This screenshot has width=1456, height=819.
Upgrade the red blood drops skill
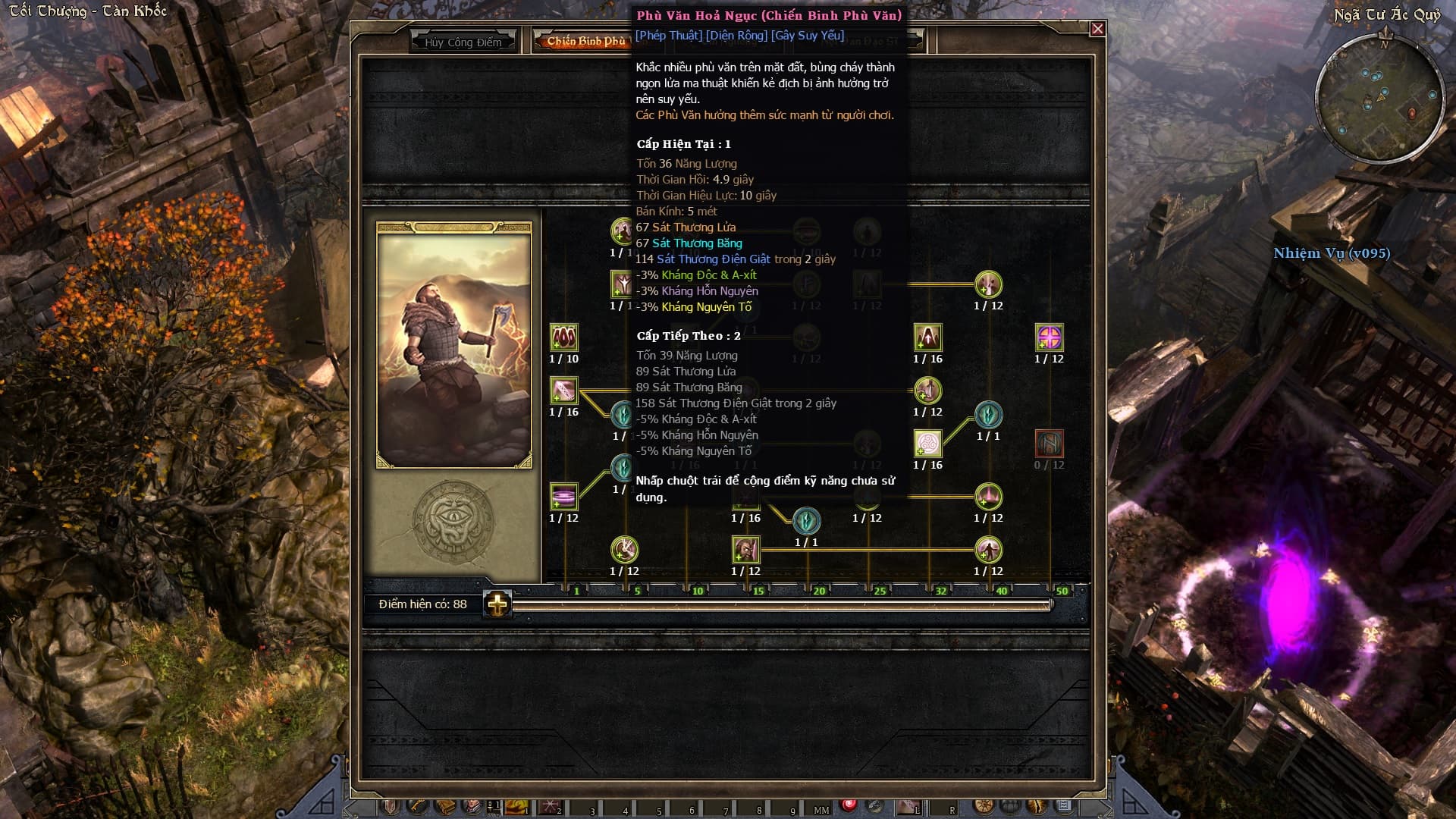pos(563,337)
